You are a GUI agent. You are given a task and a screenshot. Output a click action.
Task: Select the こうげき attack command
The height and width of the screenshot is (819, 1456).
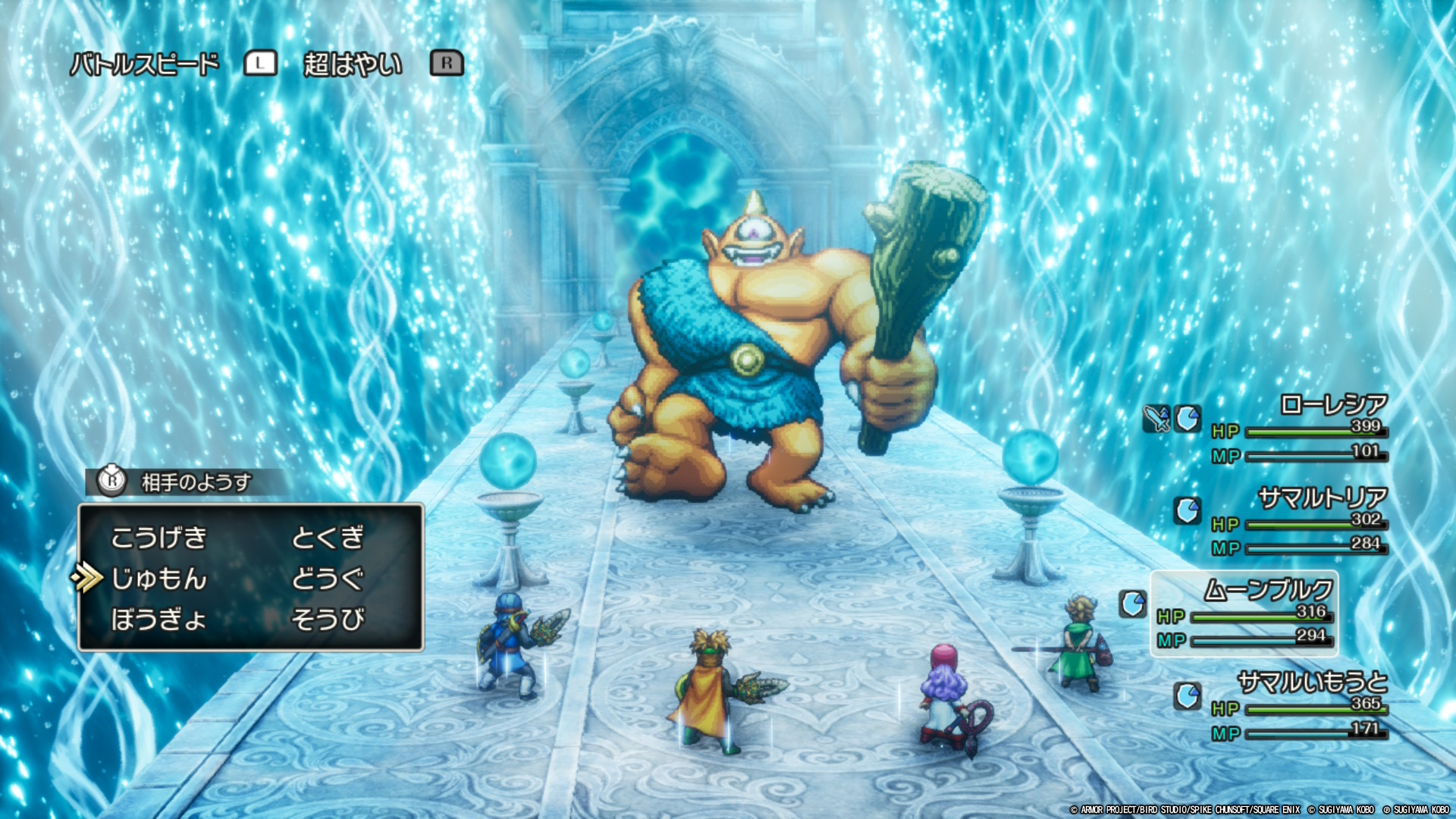click(x=158, y=538)
